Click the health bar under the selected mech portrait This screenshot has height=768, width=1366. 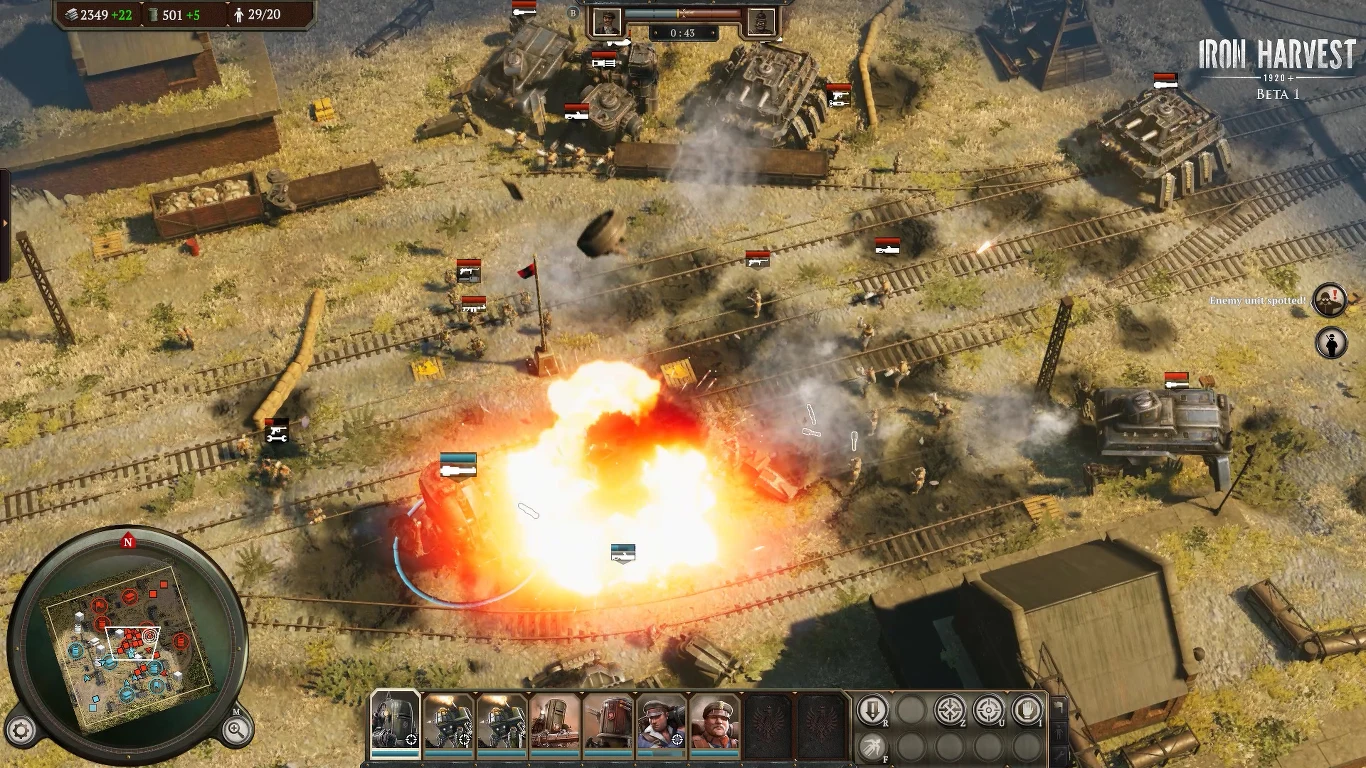pyautogui.click(x=395, y=755)
